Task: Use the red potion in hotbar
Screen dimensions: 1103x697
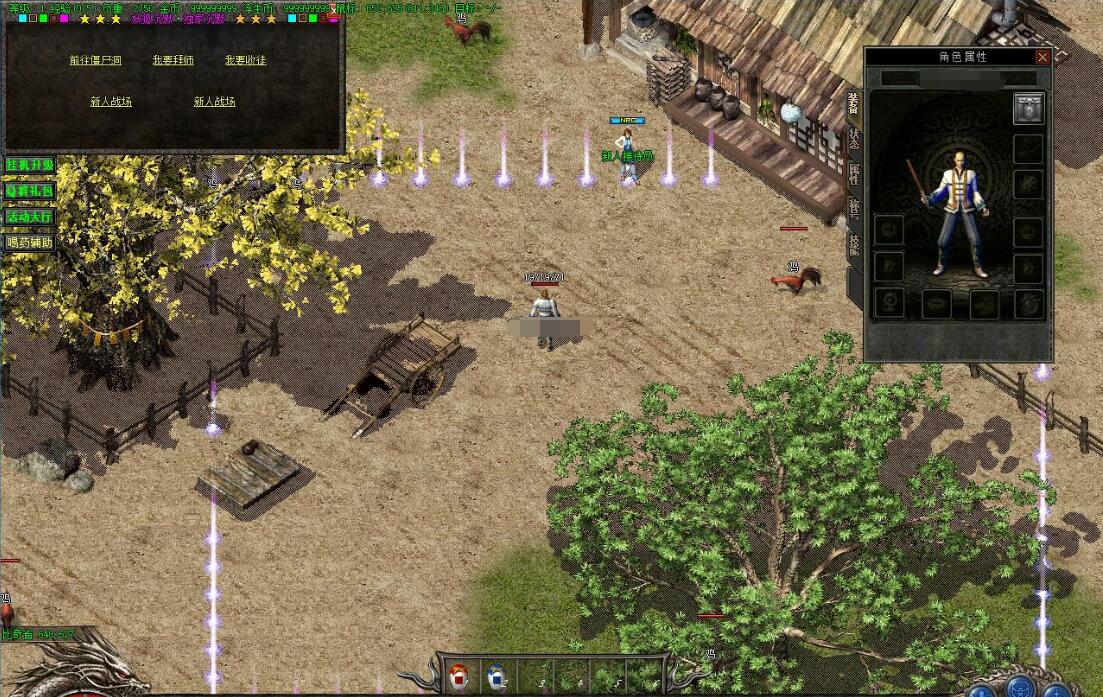Action: [x=459, y=677]
